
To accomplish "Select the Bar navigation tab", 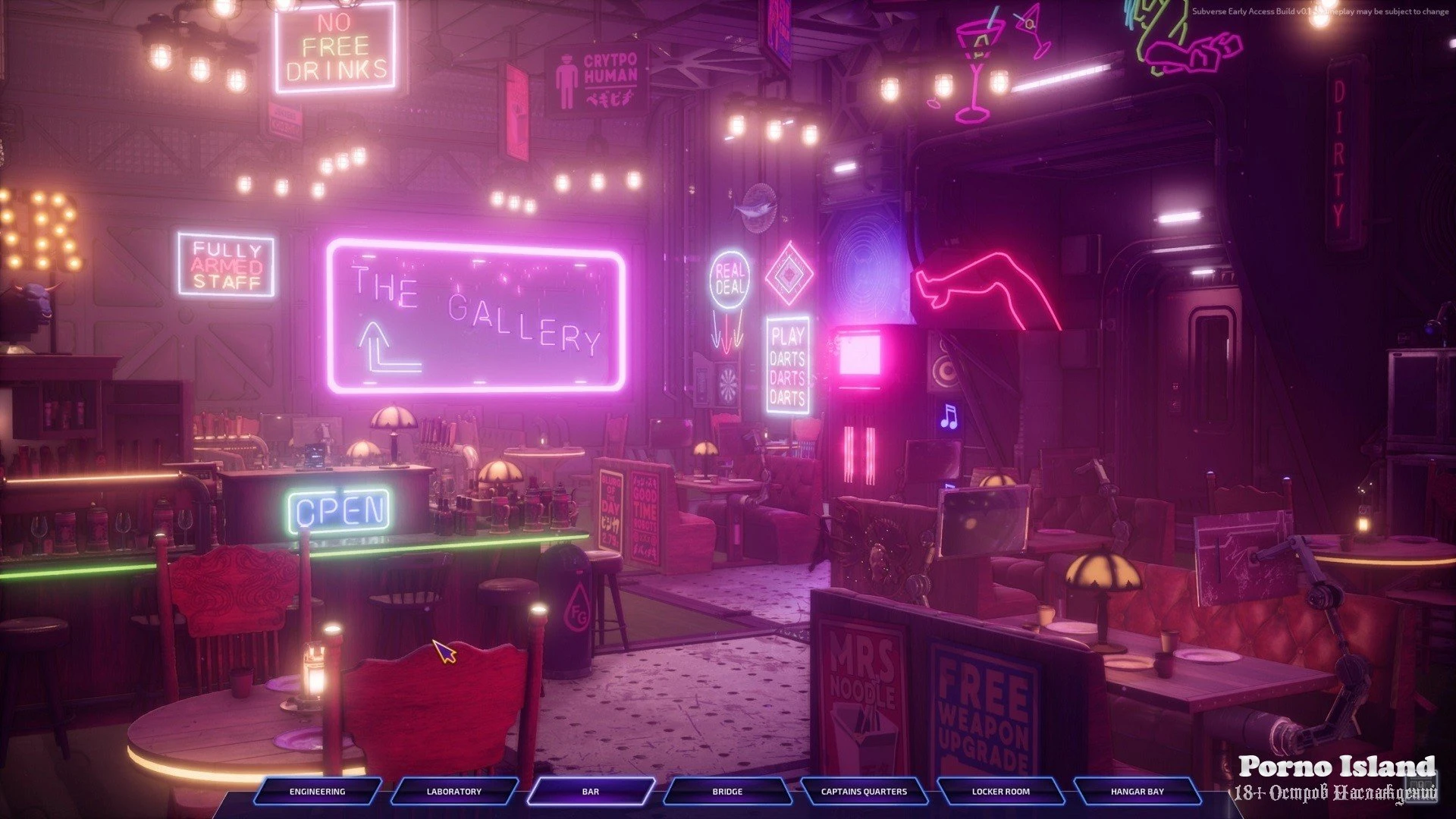I will [x=590, y=791].
